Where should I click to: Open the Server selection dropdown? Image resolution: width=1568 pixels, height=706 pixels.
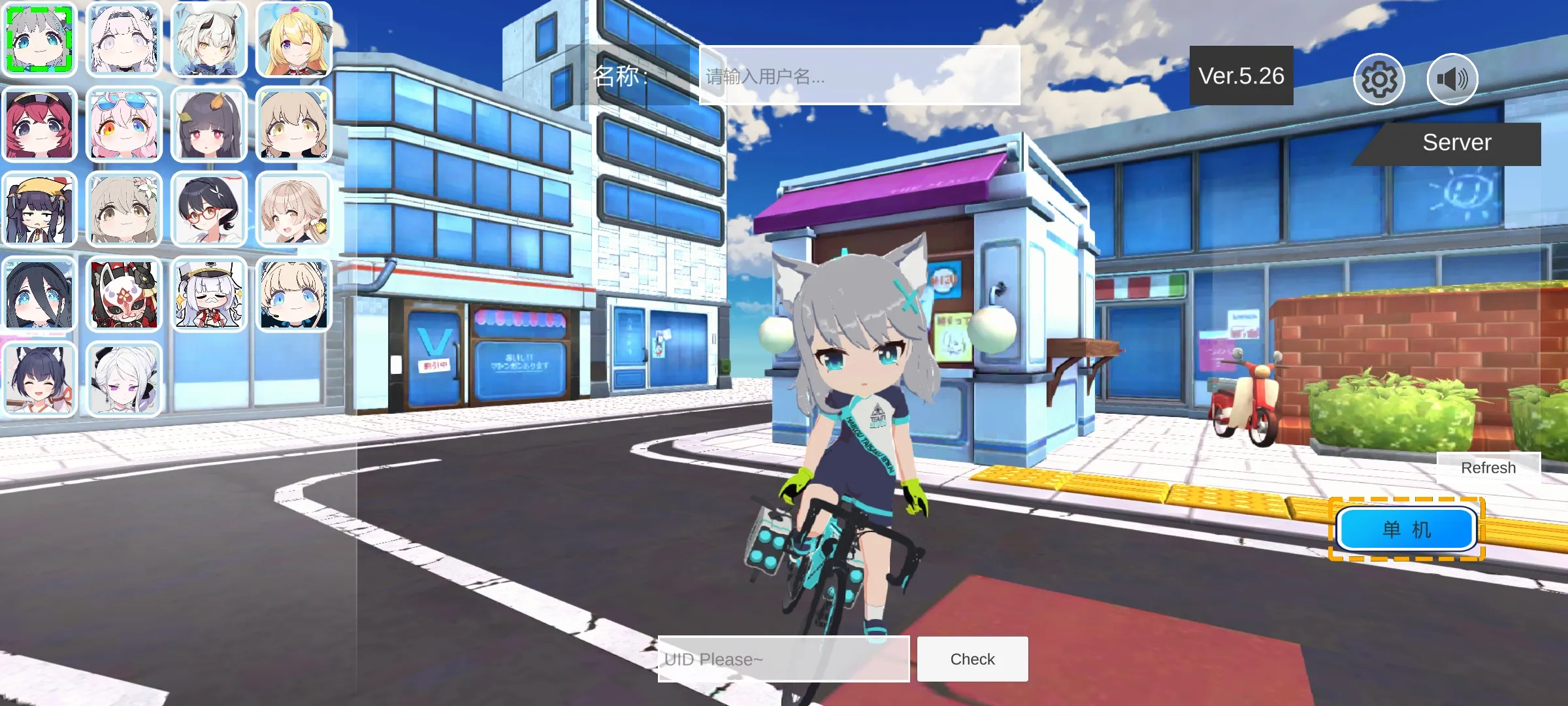coord(1457,143)
